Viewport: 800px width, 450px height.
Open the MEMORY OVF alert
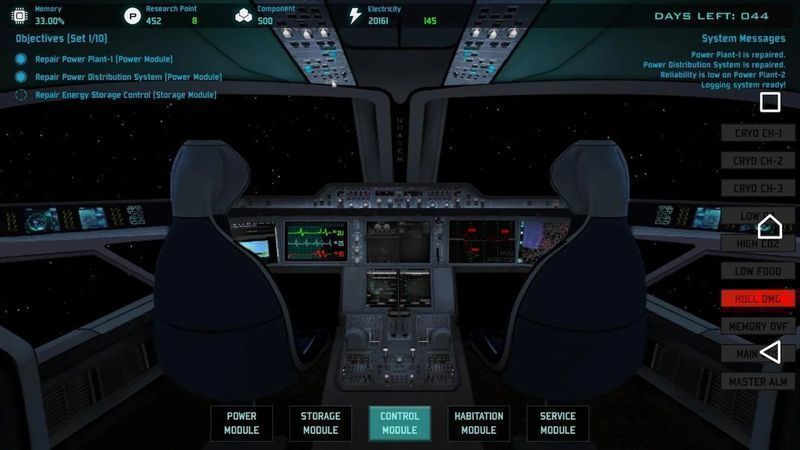click(x=757, y=326)
